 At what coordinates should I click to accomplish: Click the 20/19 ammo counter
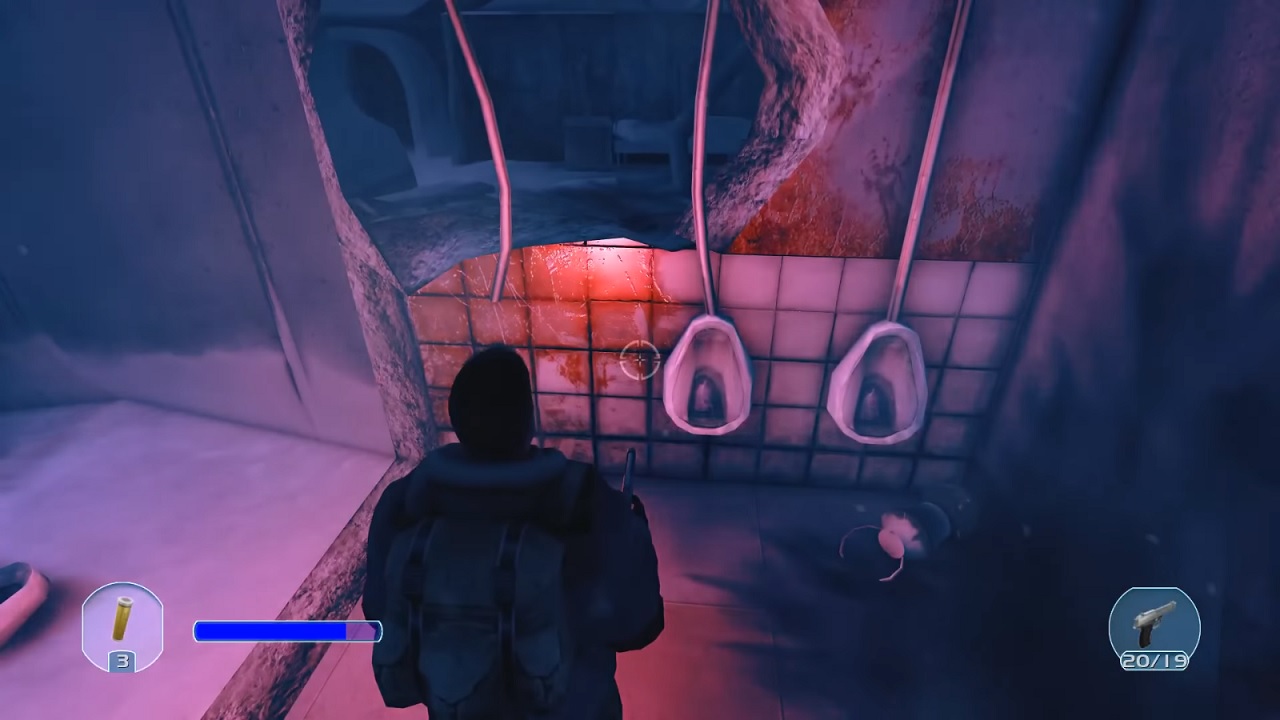tap(1155, 662)
